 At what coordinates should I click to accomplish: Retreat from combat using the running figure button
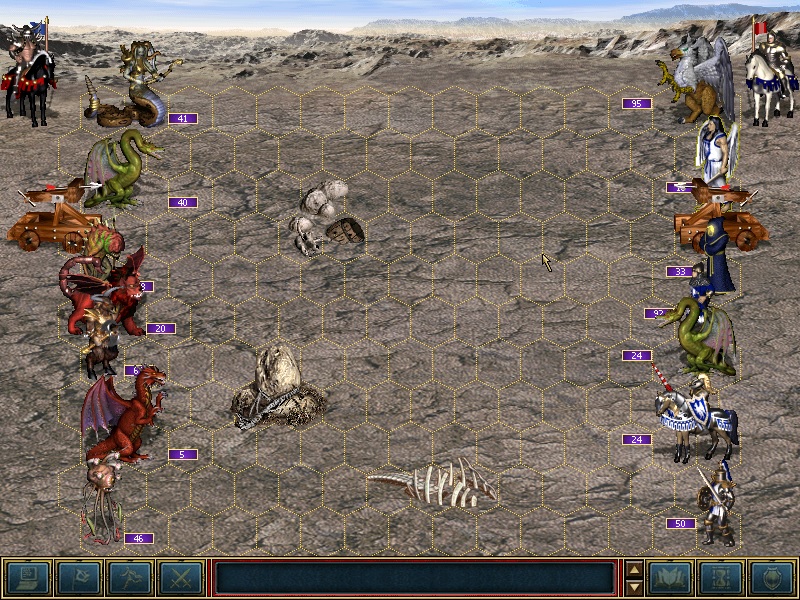[x=130, y=577]
